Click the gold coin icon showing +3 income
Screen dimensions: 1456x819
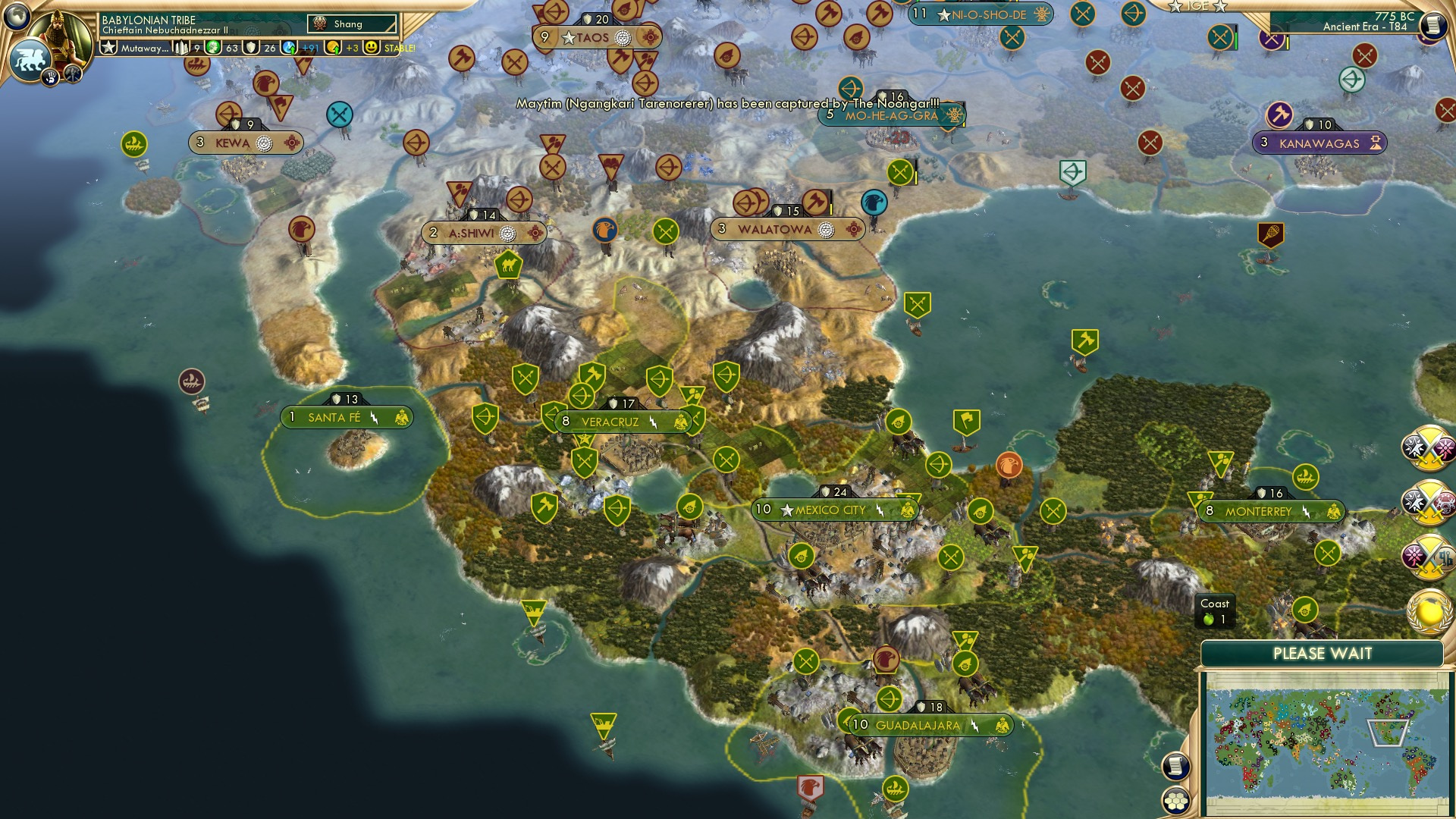pyautogui.click(x=331, y=47)
